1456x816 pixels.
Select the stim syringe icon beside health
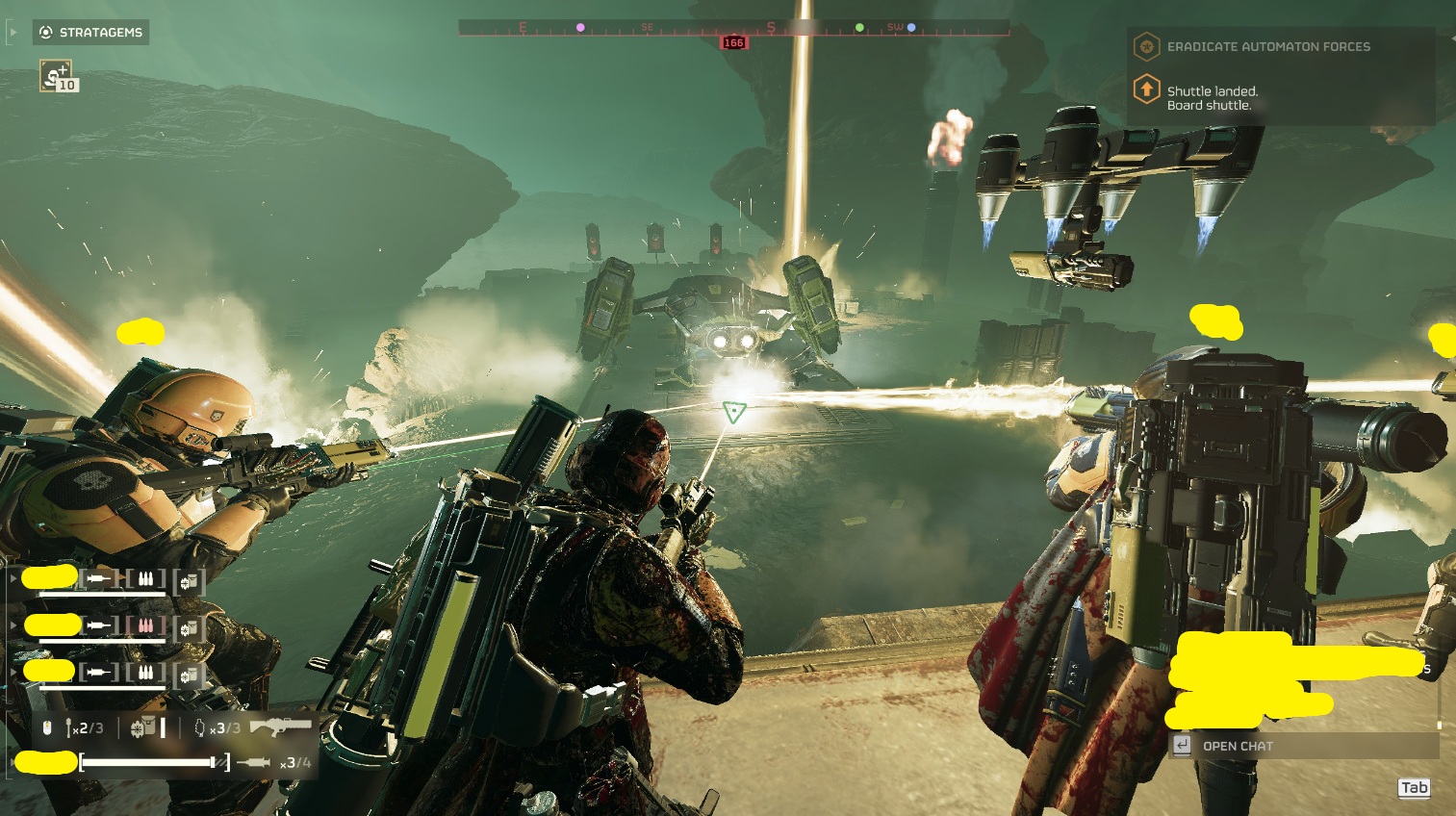coord(253,763)
